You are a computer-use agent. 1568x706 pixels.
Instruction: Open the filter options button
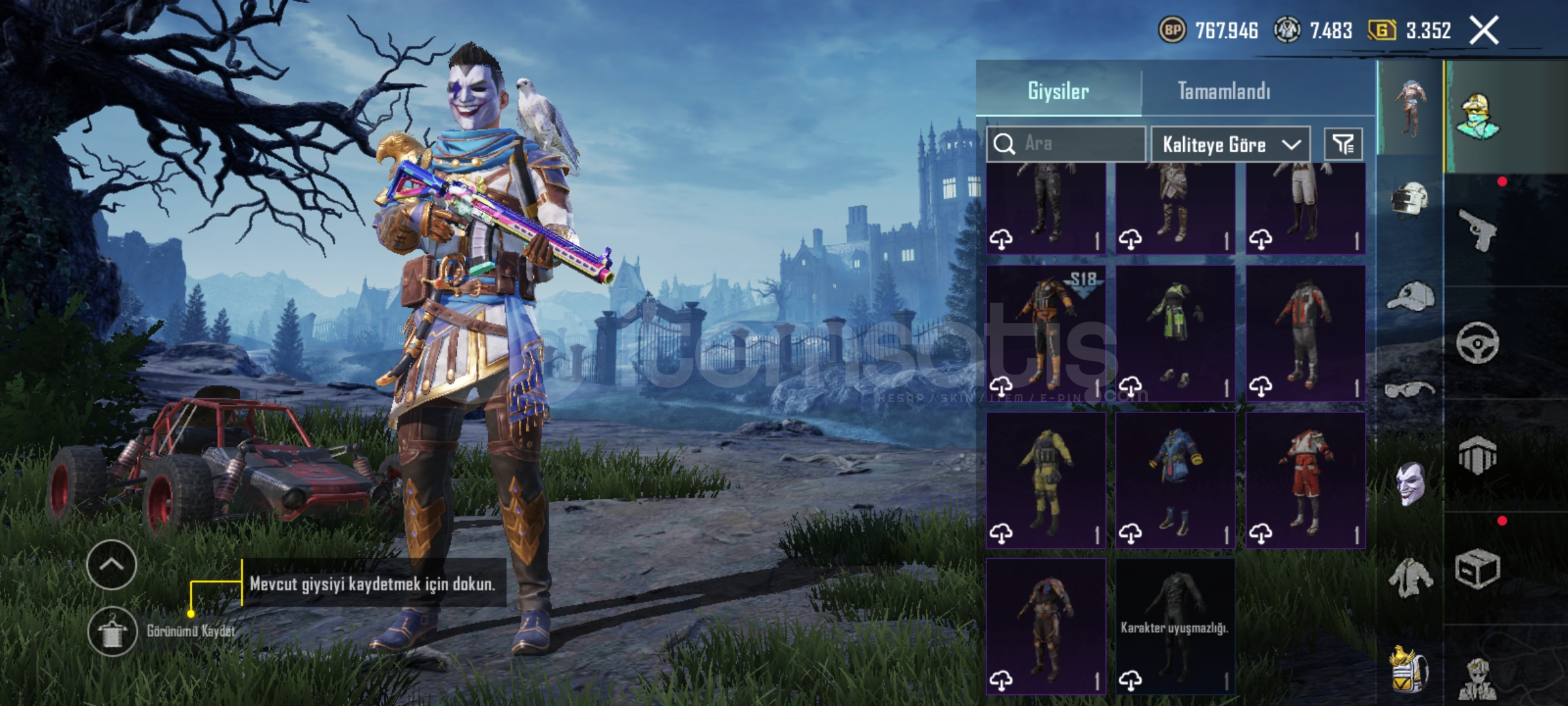click(1343, 144)
